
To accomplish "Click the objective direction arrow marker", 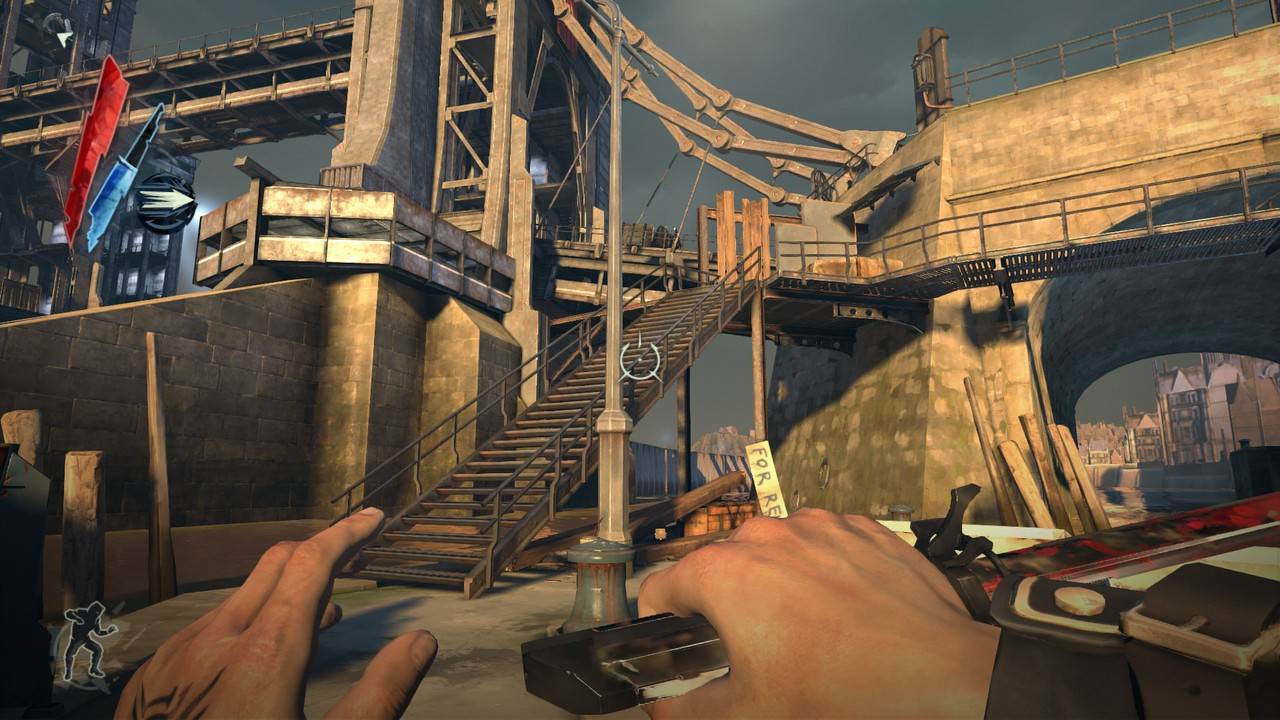I will tap(63, 39).
